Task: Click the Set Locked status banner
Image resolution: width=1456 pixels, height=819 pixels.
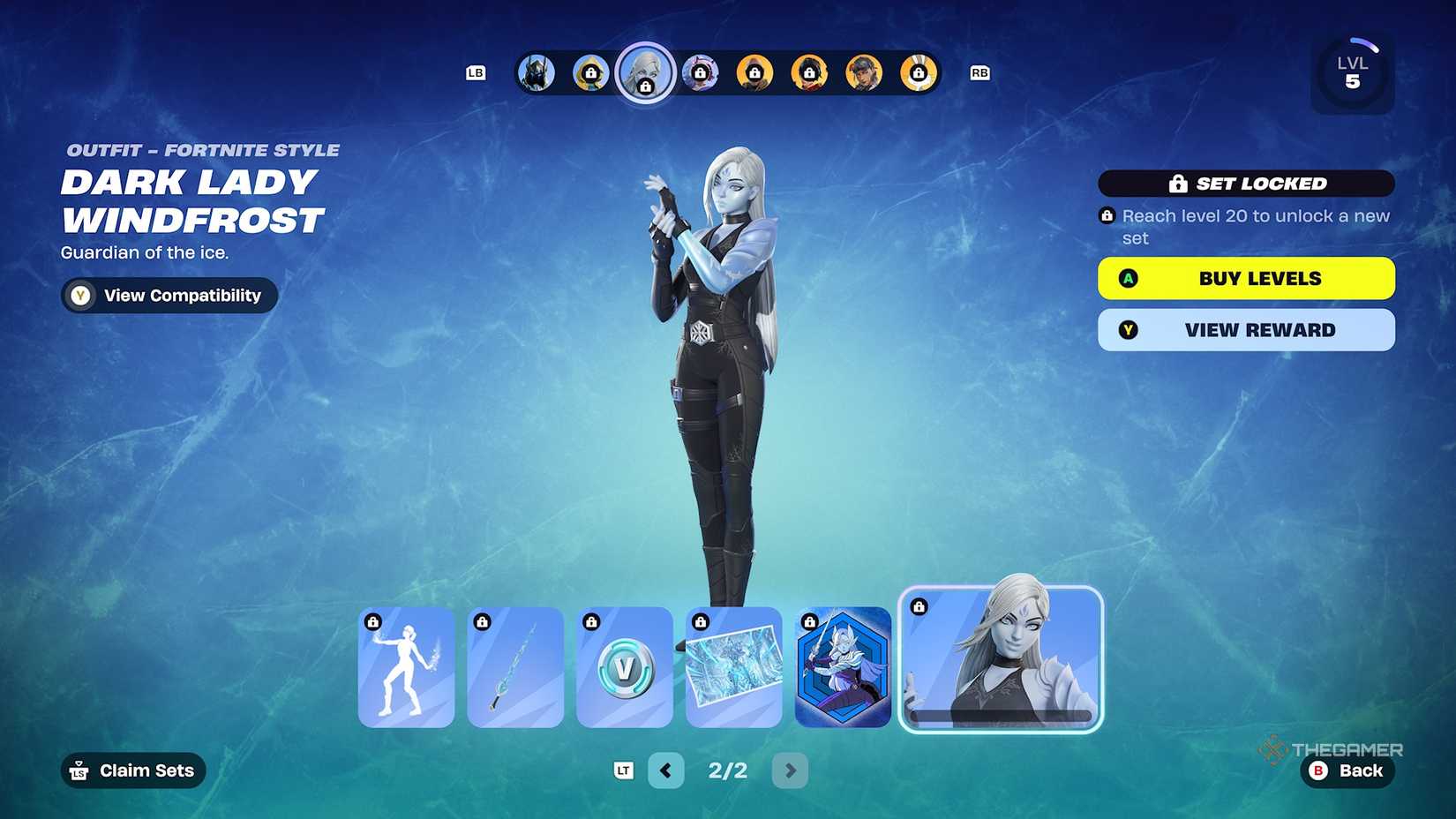Action: pos(1245,184)
